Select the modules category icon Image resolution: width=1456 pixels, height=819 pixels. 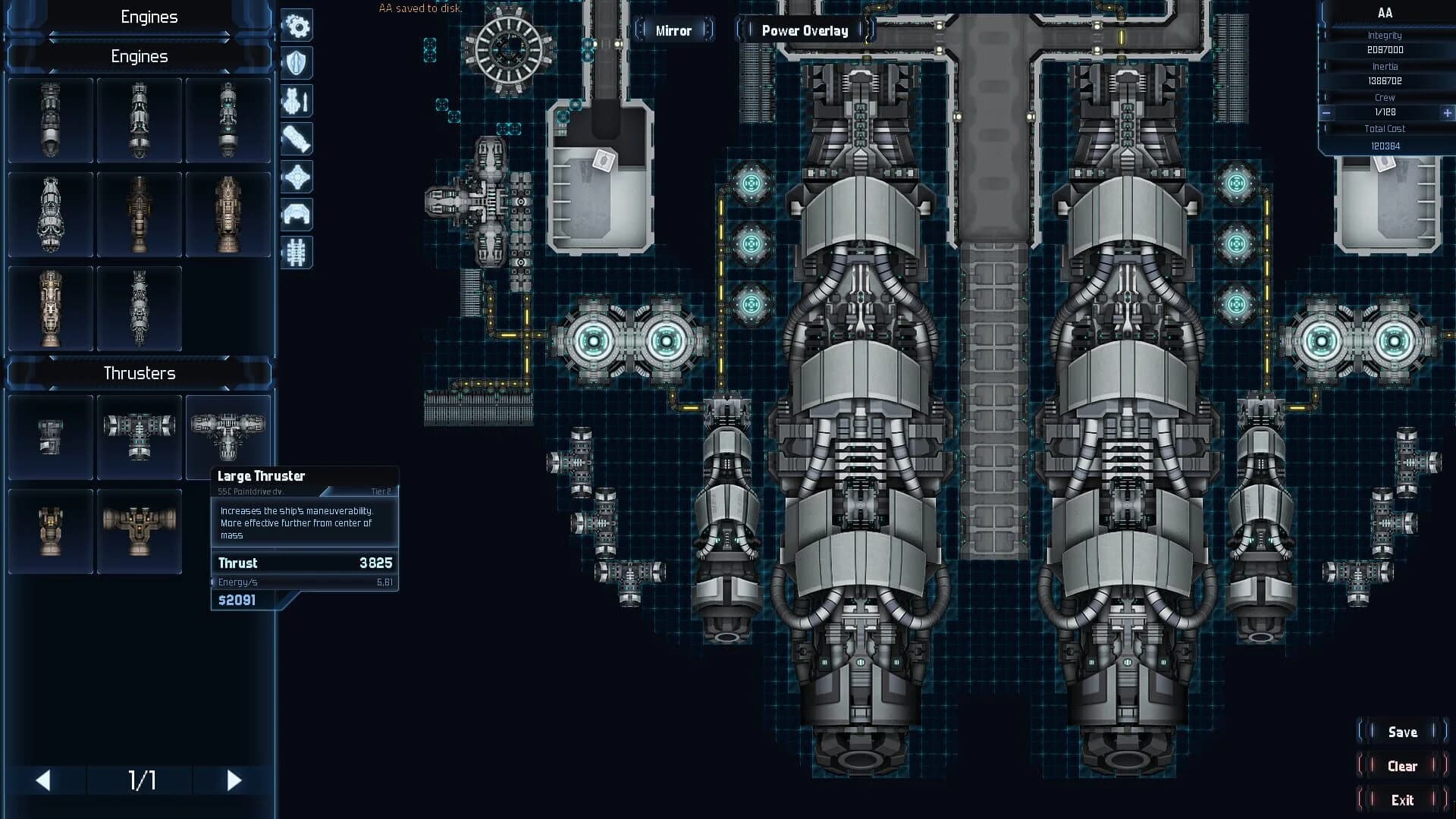(x=296, y=177)
